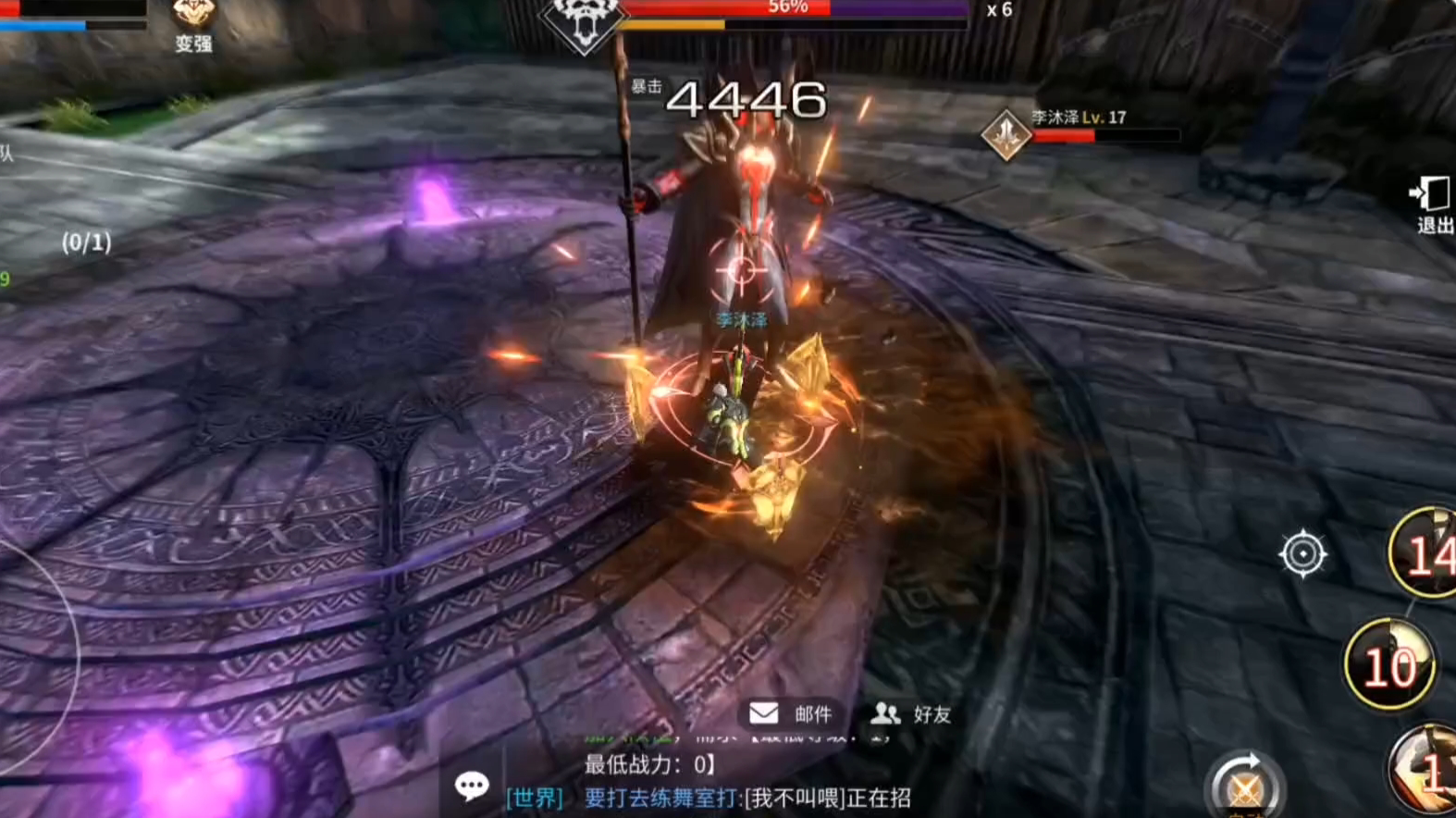Open the (0/1) quest objective tracker
The width and height of the screenshot is (1456, 818).
(x=86, y=242)
